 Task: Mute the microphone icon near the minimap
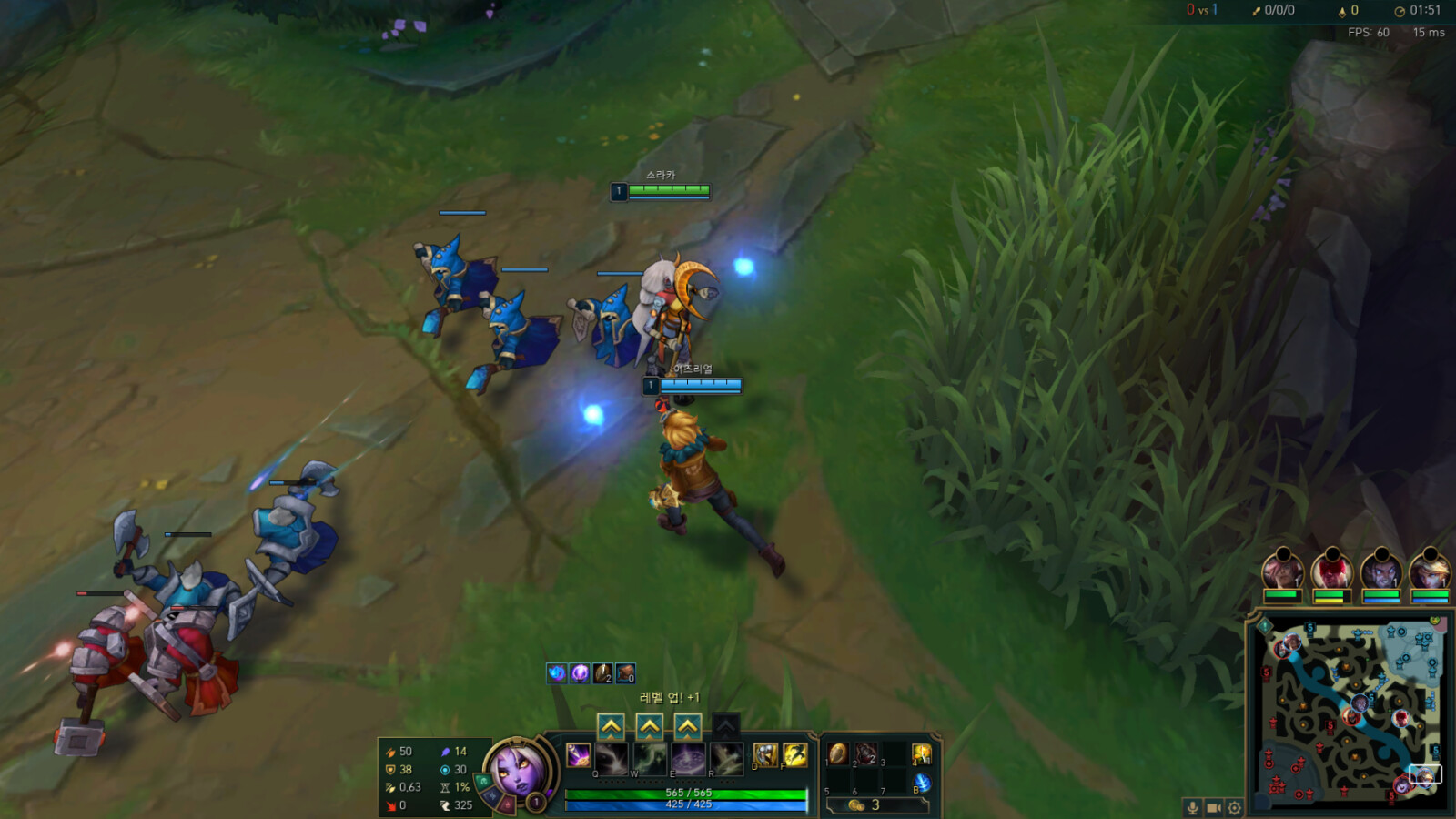(x=1193, y=806)
